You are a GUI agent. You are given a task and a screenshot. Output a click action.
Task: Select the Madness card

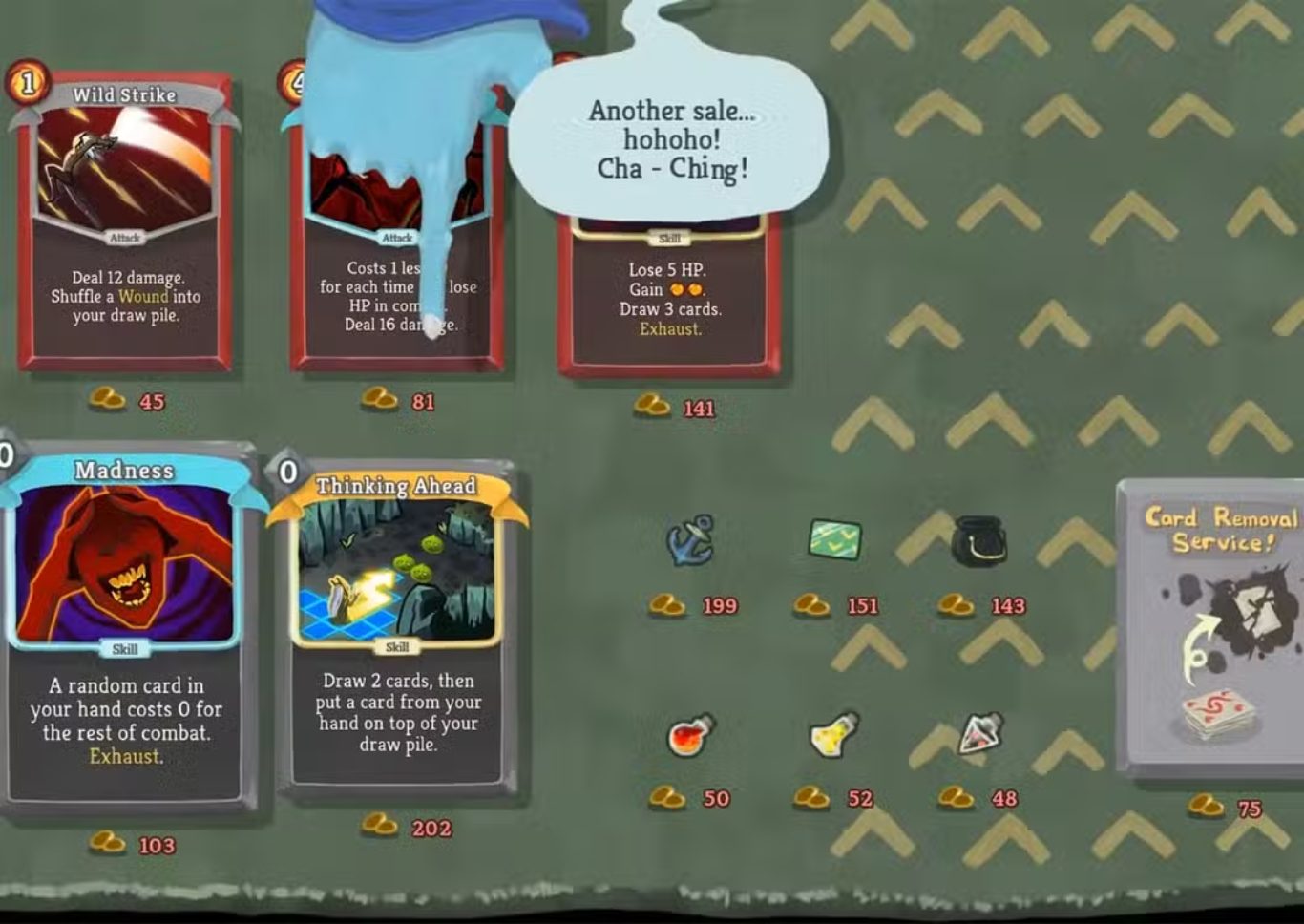click(x=125, y=625)
